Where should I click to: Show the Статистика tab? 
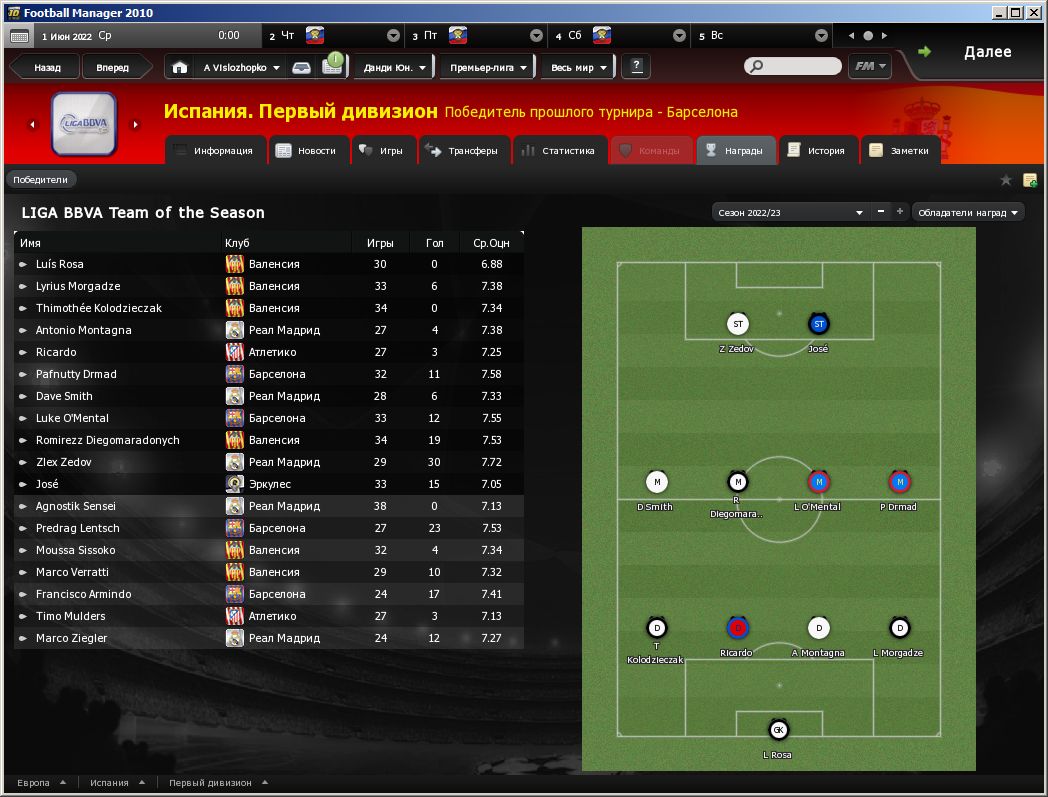559,151
